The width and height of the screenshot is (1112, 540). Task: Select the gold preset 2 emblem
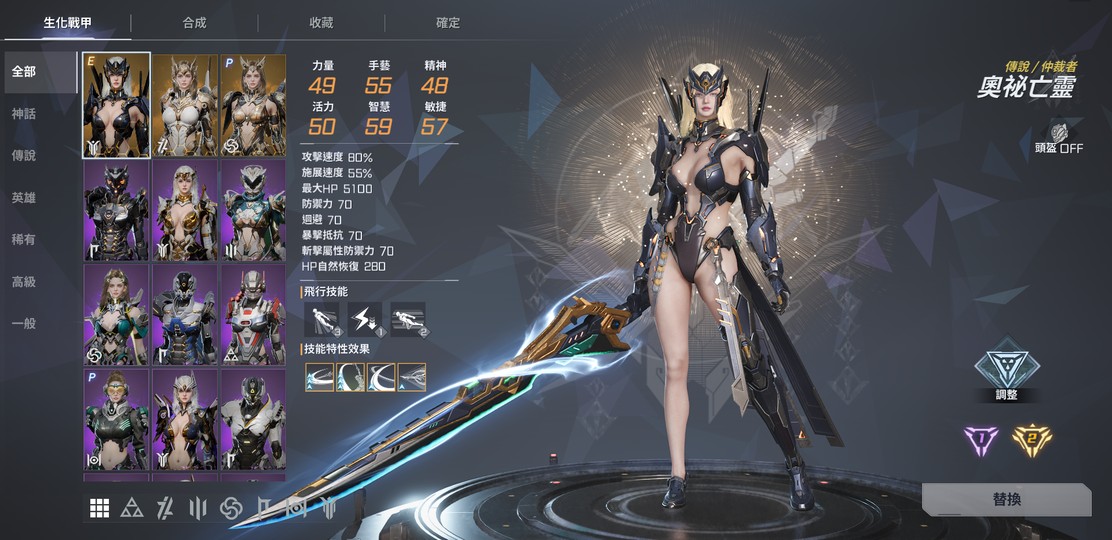coord(1032,439)
